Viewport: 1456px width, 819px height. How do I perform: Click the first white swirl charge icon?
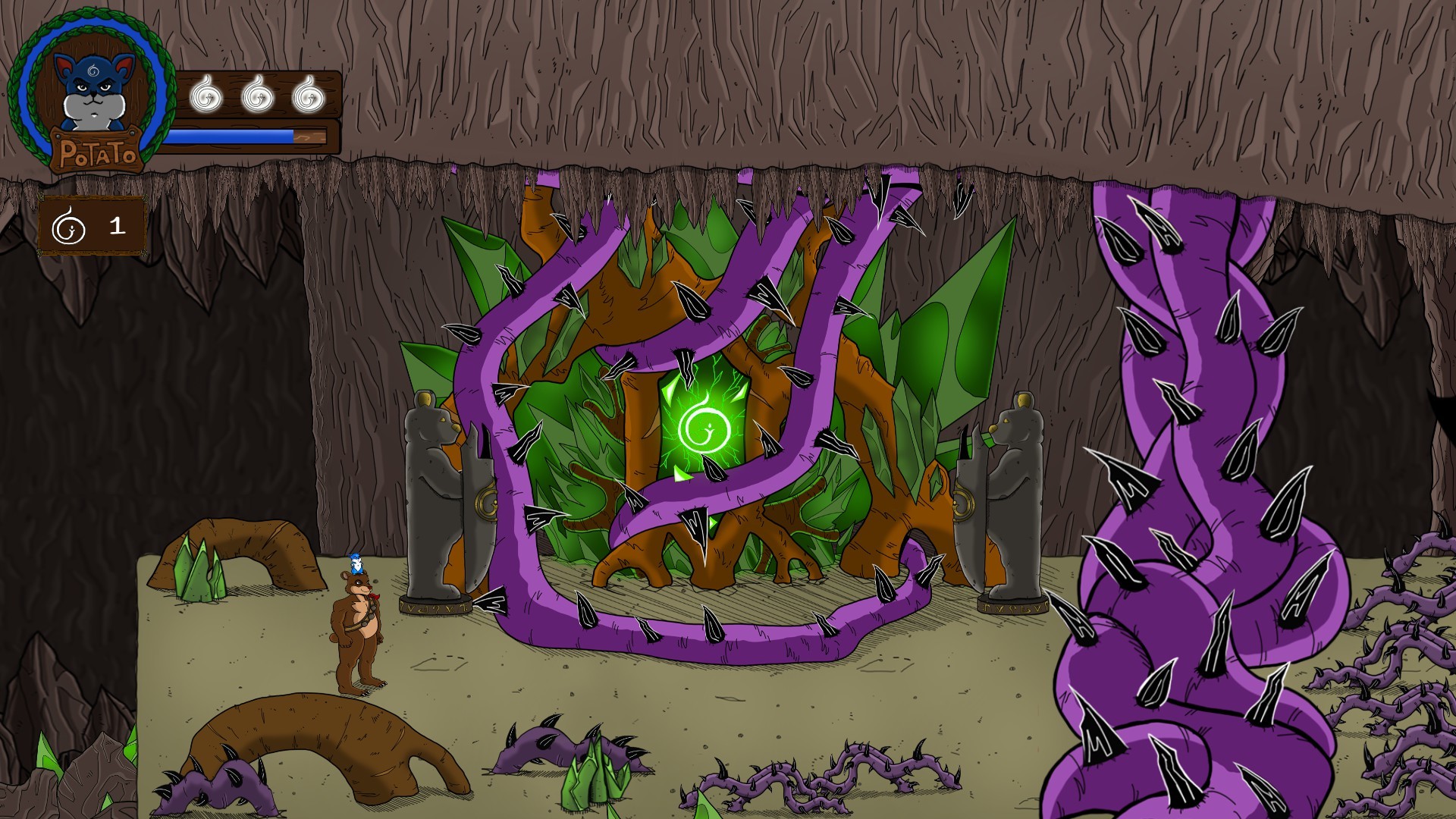click(205, 95)
